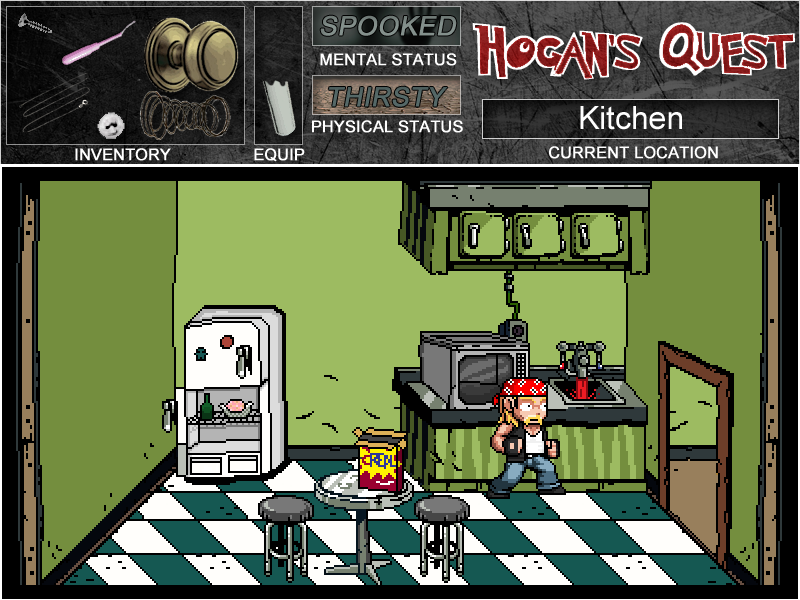
Task: Click the equipped white item in Equip slot
Action: (279, 107)
